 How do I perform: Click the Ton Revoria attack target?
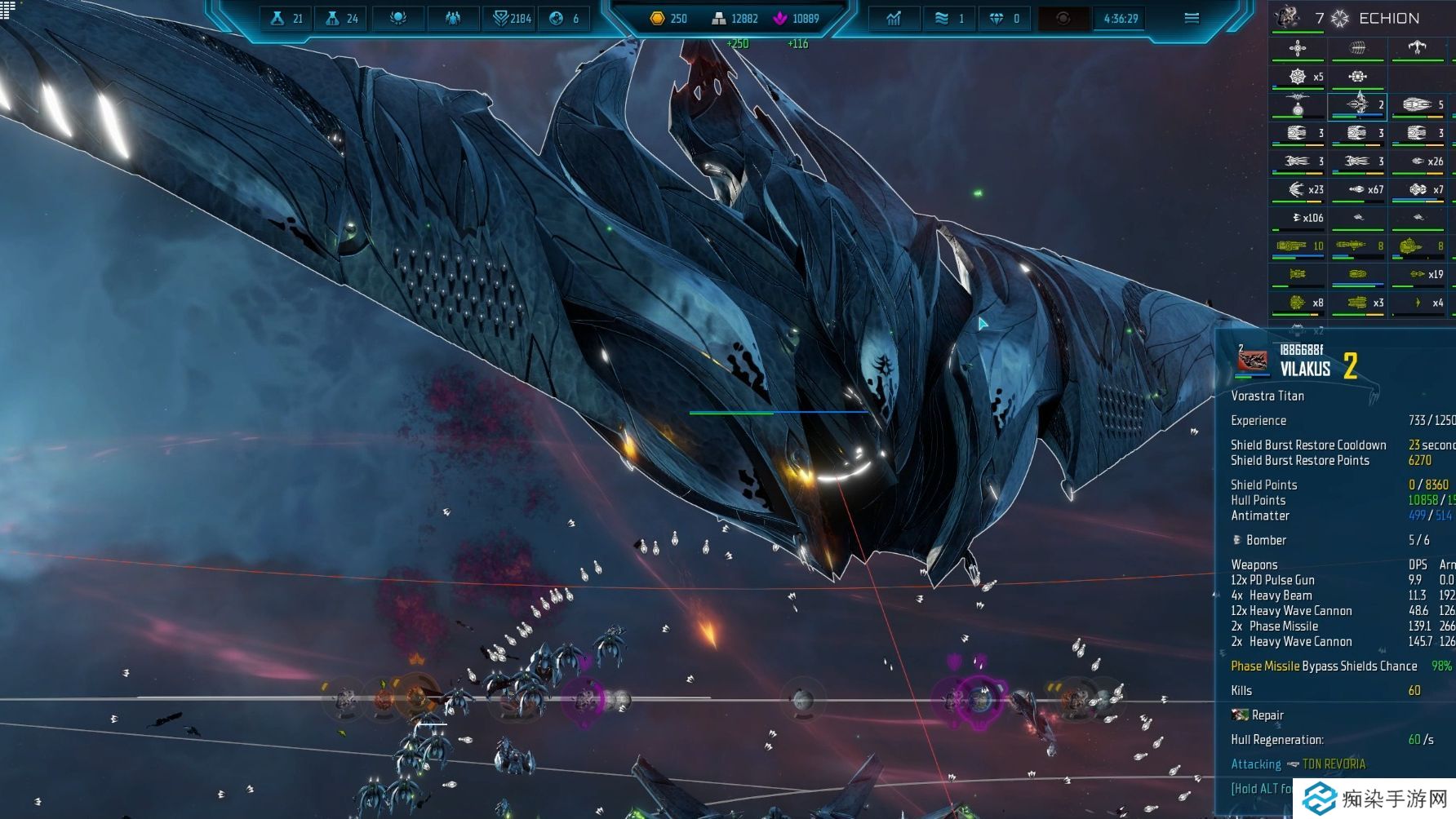(1333, 764)
